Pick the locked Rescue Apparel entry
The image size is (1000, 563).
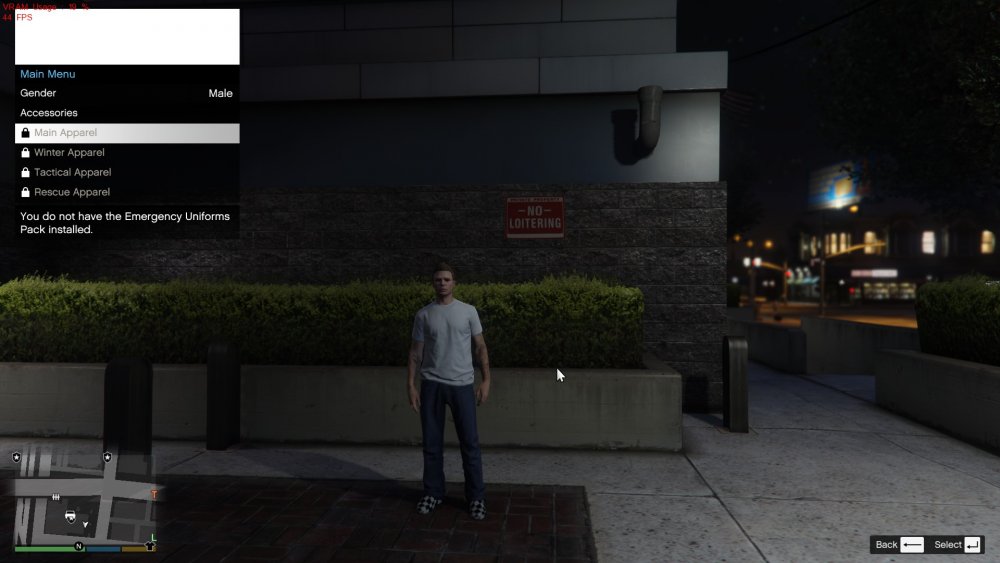click(x=127, y=192)
